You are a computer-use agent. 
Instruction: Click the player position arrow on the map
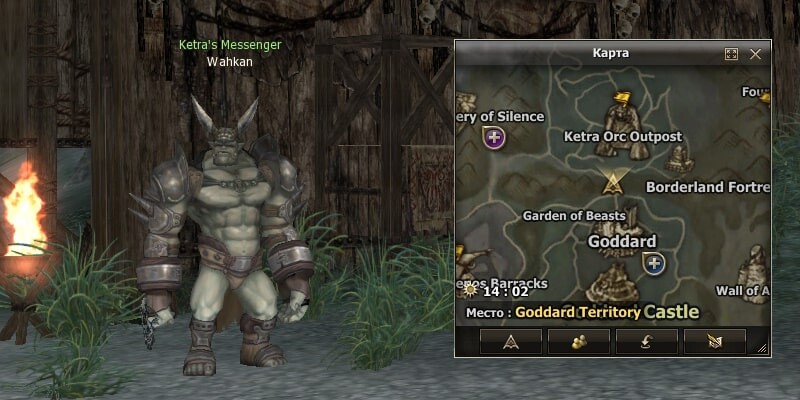tap(612, 182)
